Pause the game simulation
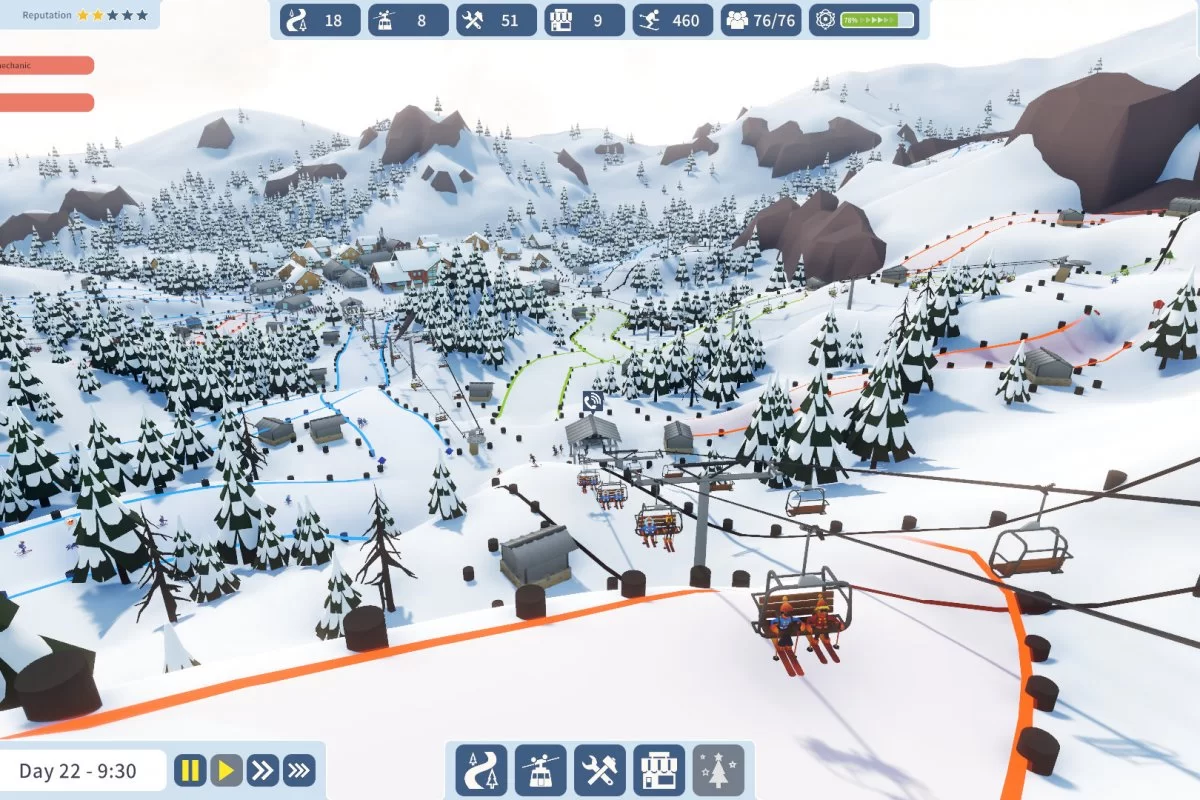Screen dimensions: 1200x800 [190, 770]
